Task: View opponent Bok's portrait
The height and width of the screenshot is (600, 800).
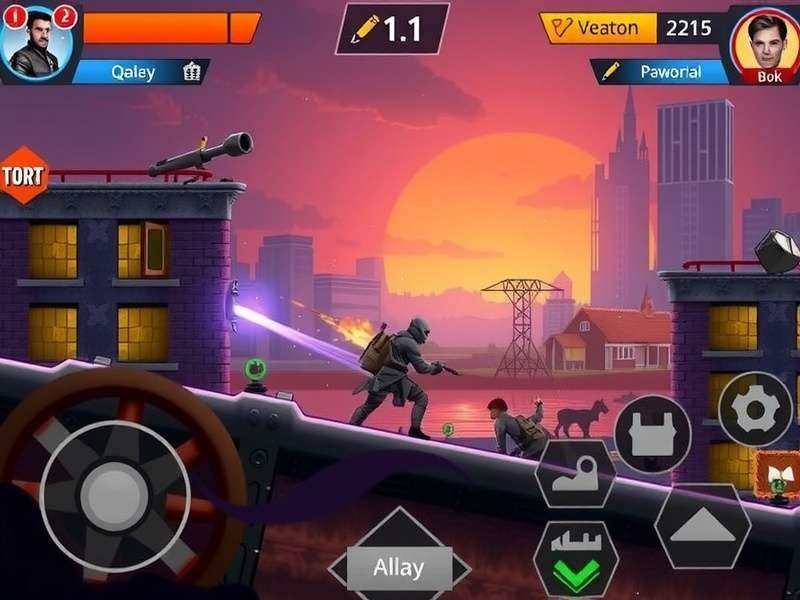Action: [767, 45]
